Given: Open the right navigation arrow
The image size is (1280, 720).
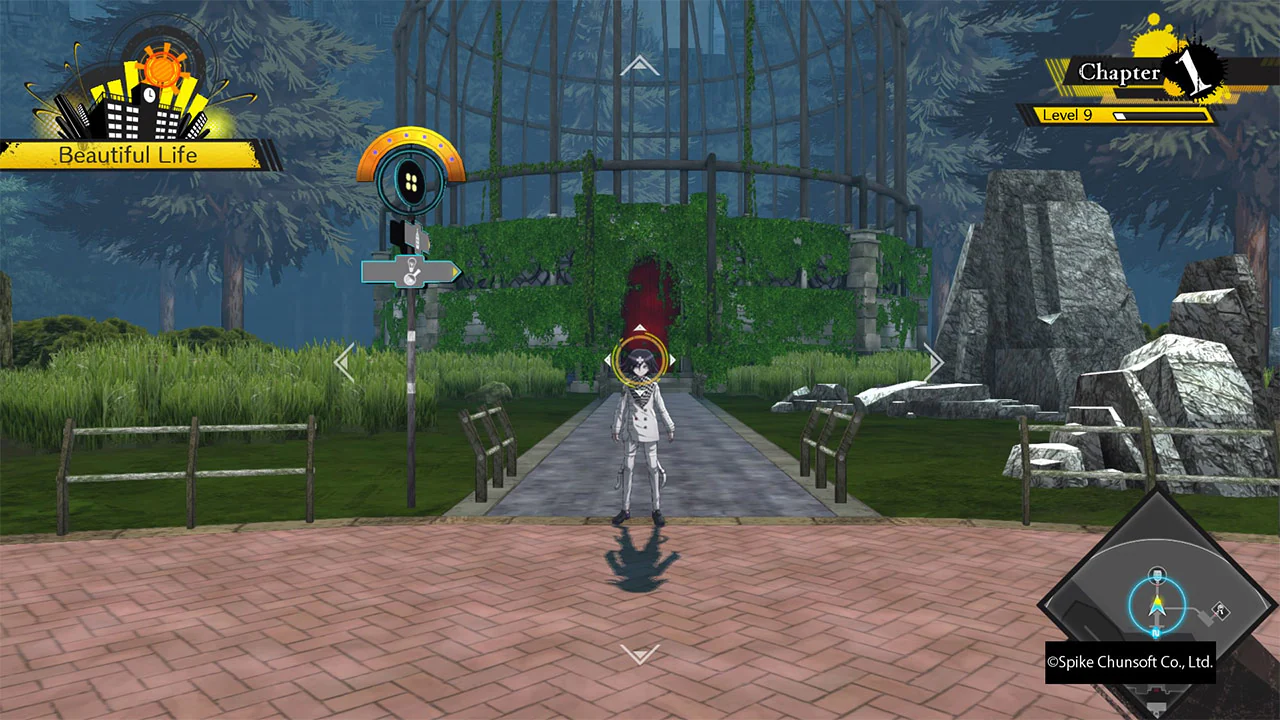Looking at the screenshot, I should 934,362.
